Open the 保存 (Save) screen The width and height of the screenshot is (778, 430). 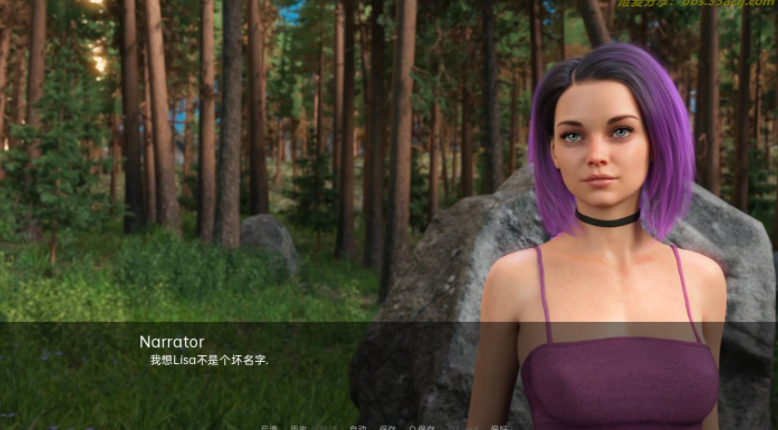387,427
